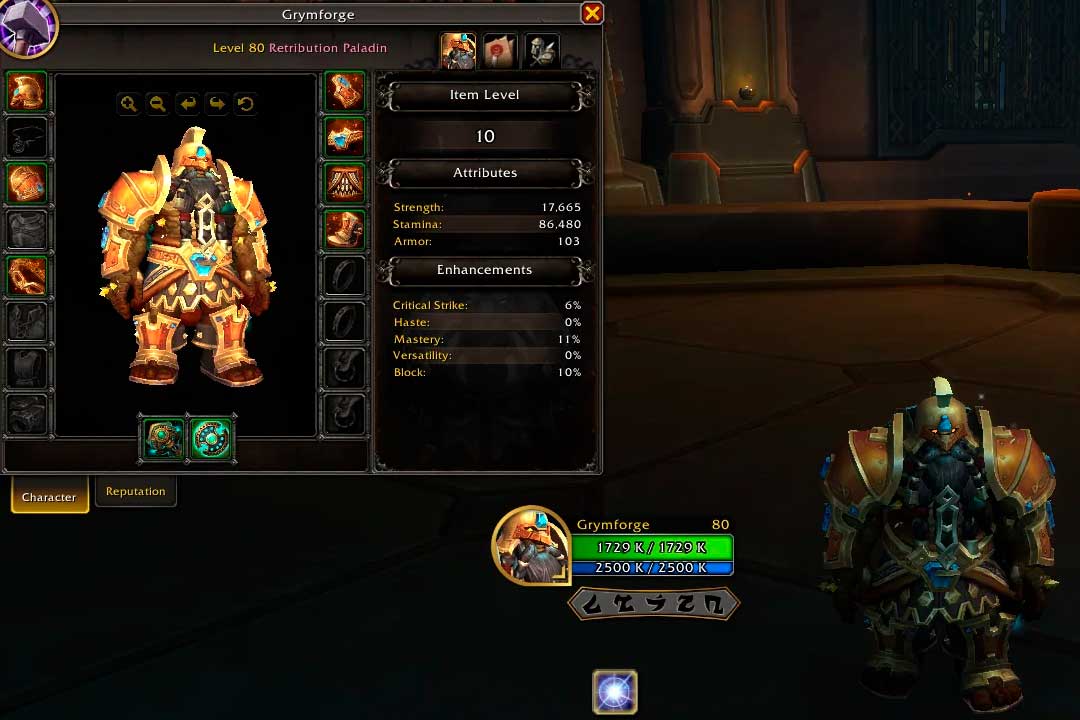The height and width of the screenshot is (720, 1080).
Task: Open the equipment manager pane icon
Action: point(541,51)
